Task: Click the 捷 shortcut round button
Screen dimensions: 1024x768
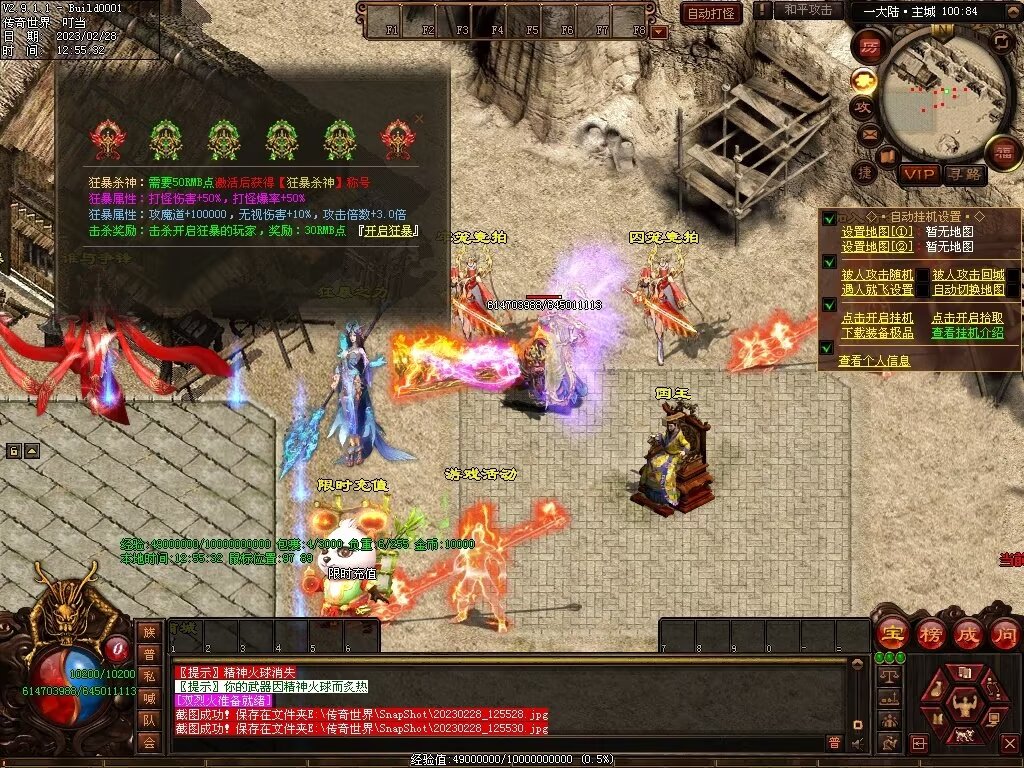Action: [864, 173]
